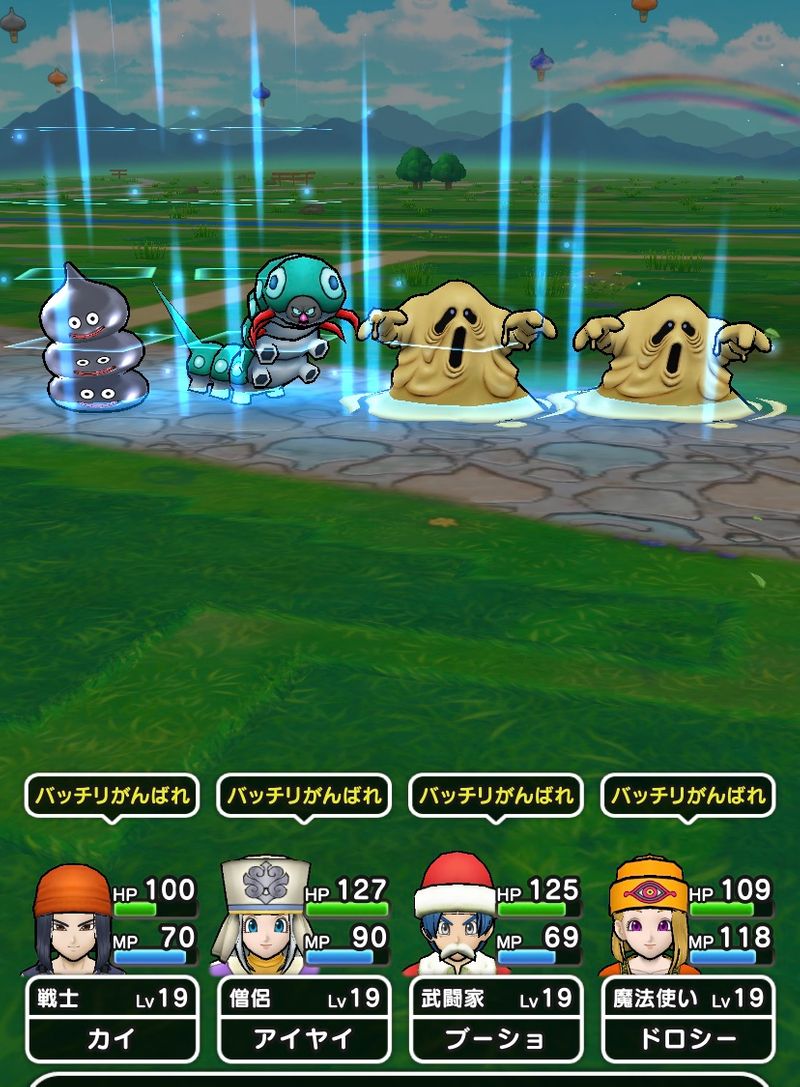Change the tactic bubble above カイ

(112, 796)
